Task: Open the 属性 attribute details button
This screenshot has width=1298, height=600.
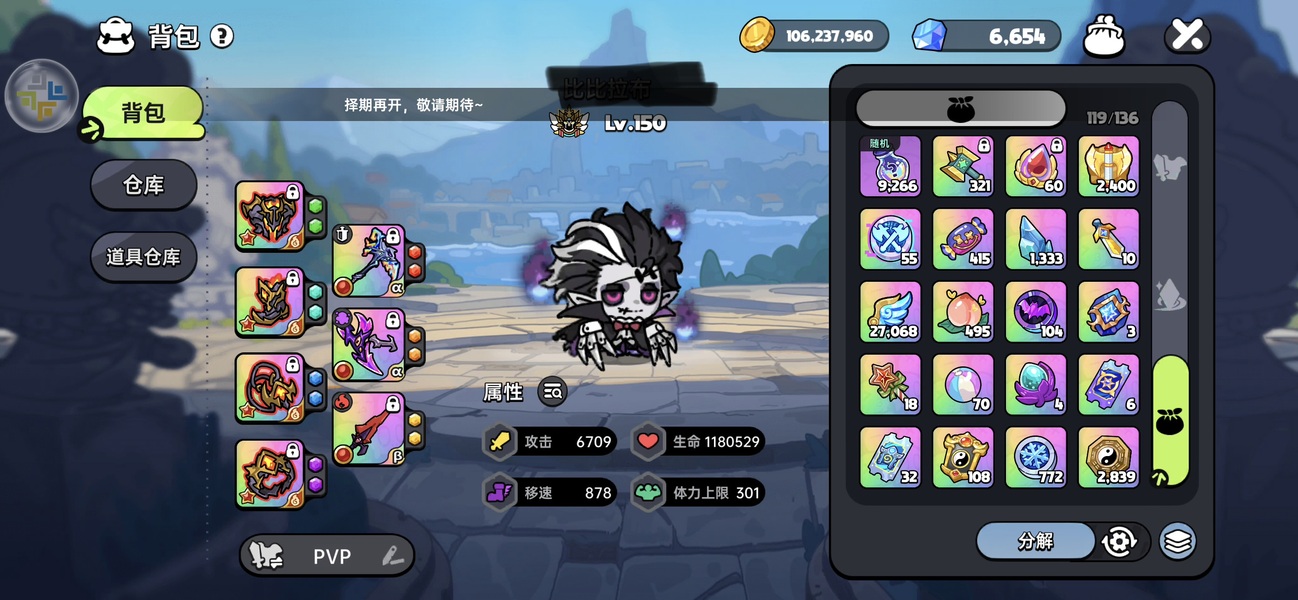Action: tap(552, 392)
